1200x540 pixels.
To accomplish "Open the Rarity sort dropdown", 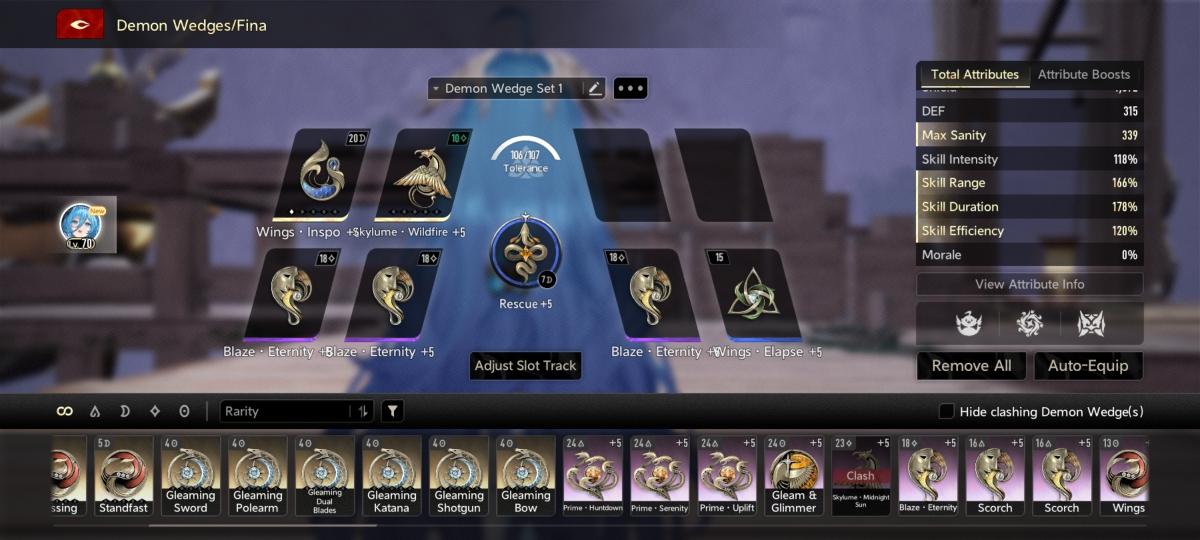I will tap(298, 411).
